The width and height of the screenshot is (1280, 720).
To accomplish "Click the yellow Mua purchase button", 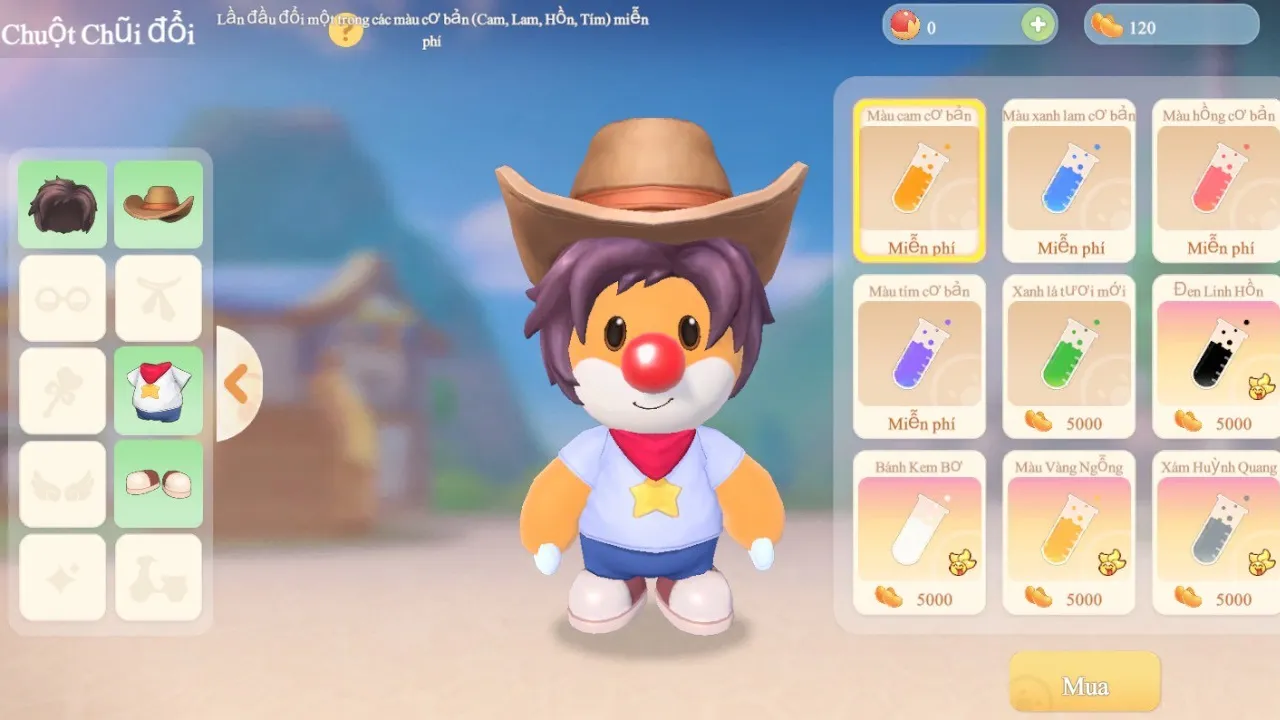I will tap(1085, 686).
